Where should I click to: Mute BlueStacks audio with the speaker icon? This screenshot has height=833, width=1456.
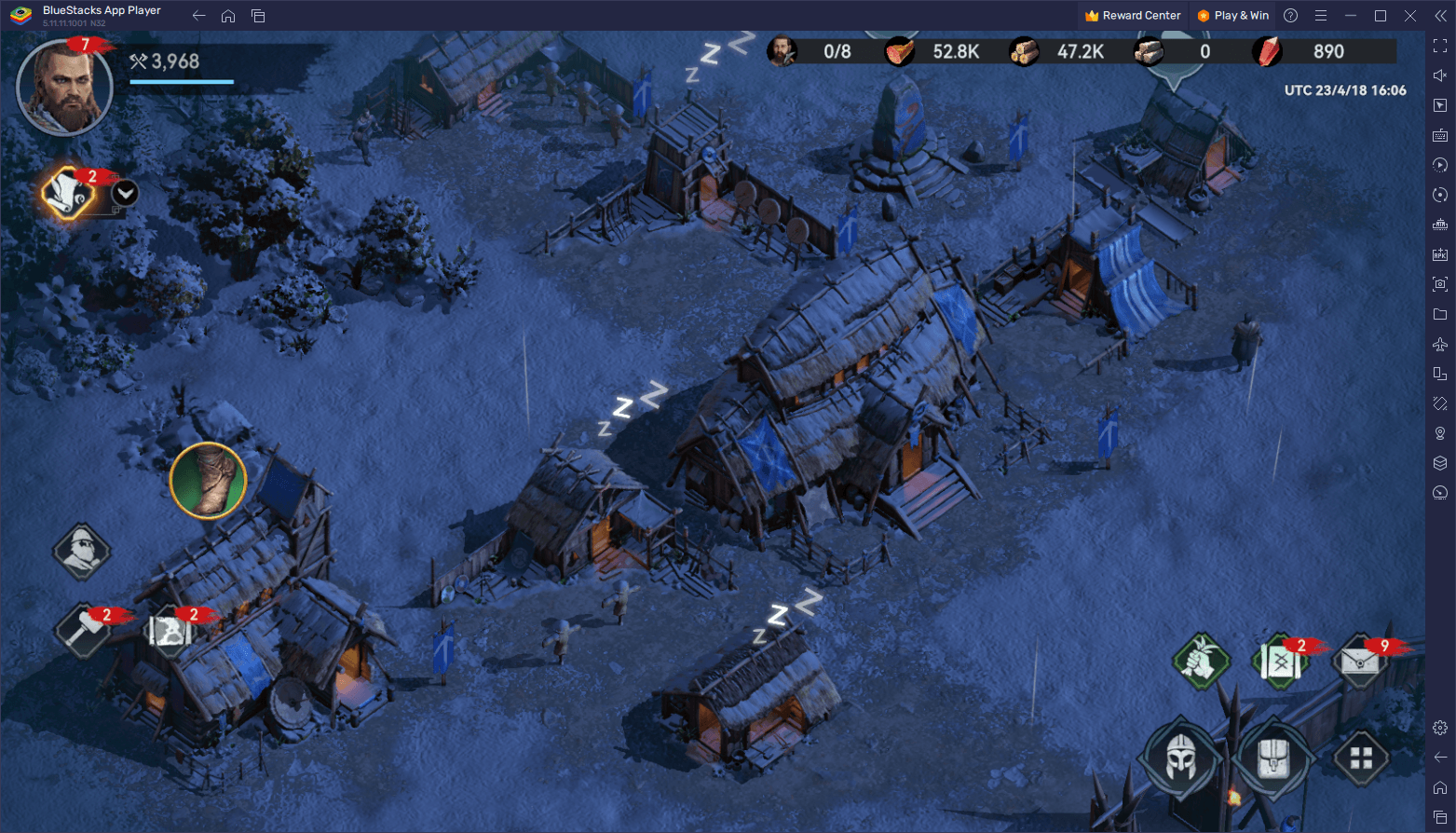pos(1439,75)
